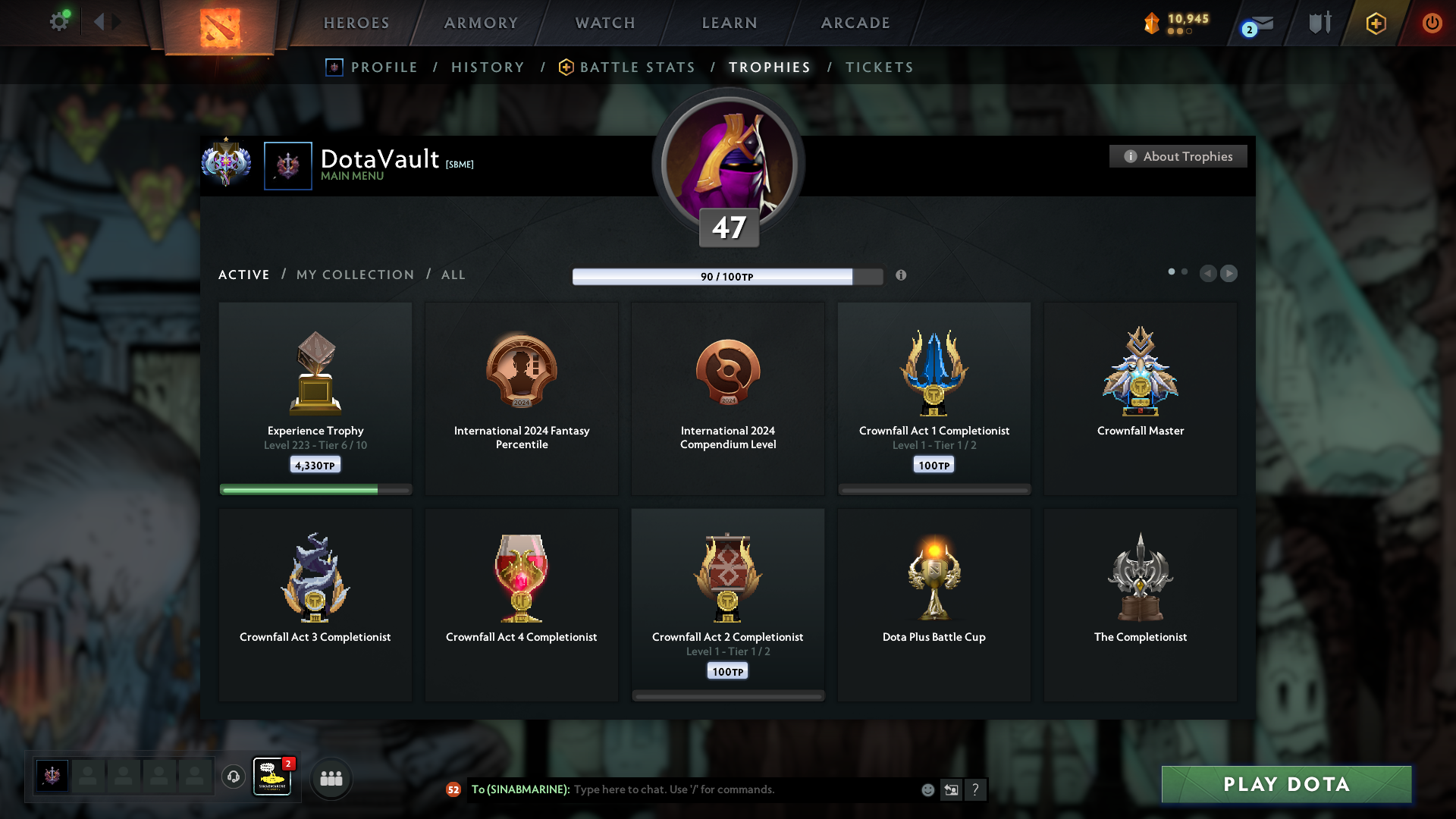Switch to My Collection trophies filter
The image size is (1456, 819).
coord(356,275)
